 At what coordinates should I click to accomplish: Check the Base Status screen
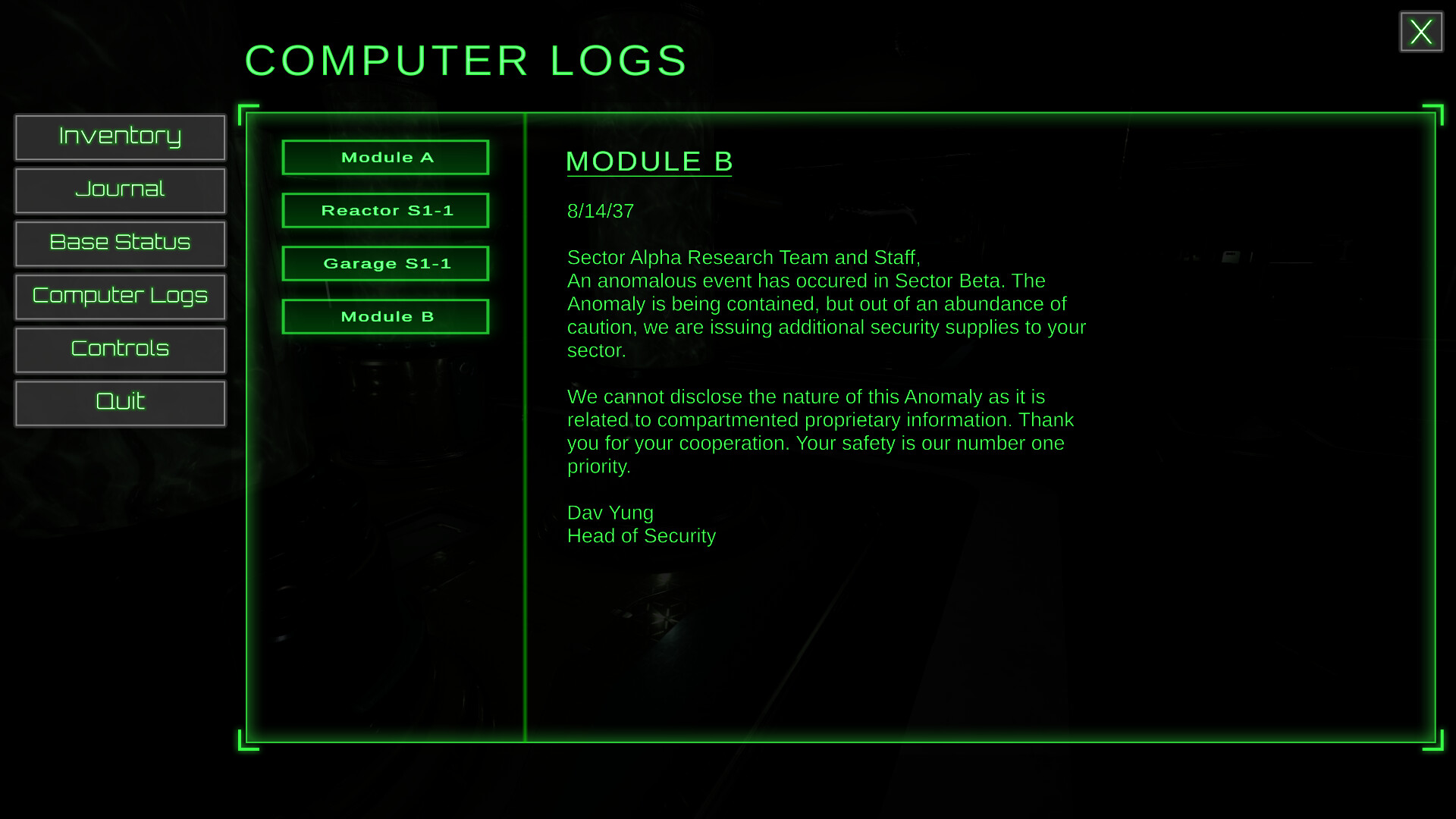pos(120,243)
